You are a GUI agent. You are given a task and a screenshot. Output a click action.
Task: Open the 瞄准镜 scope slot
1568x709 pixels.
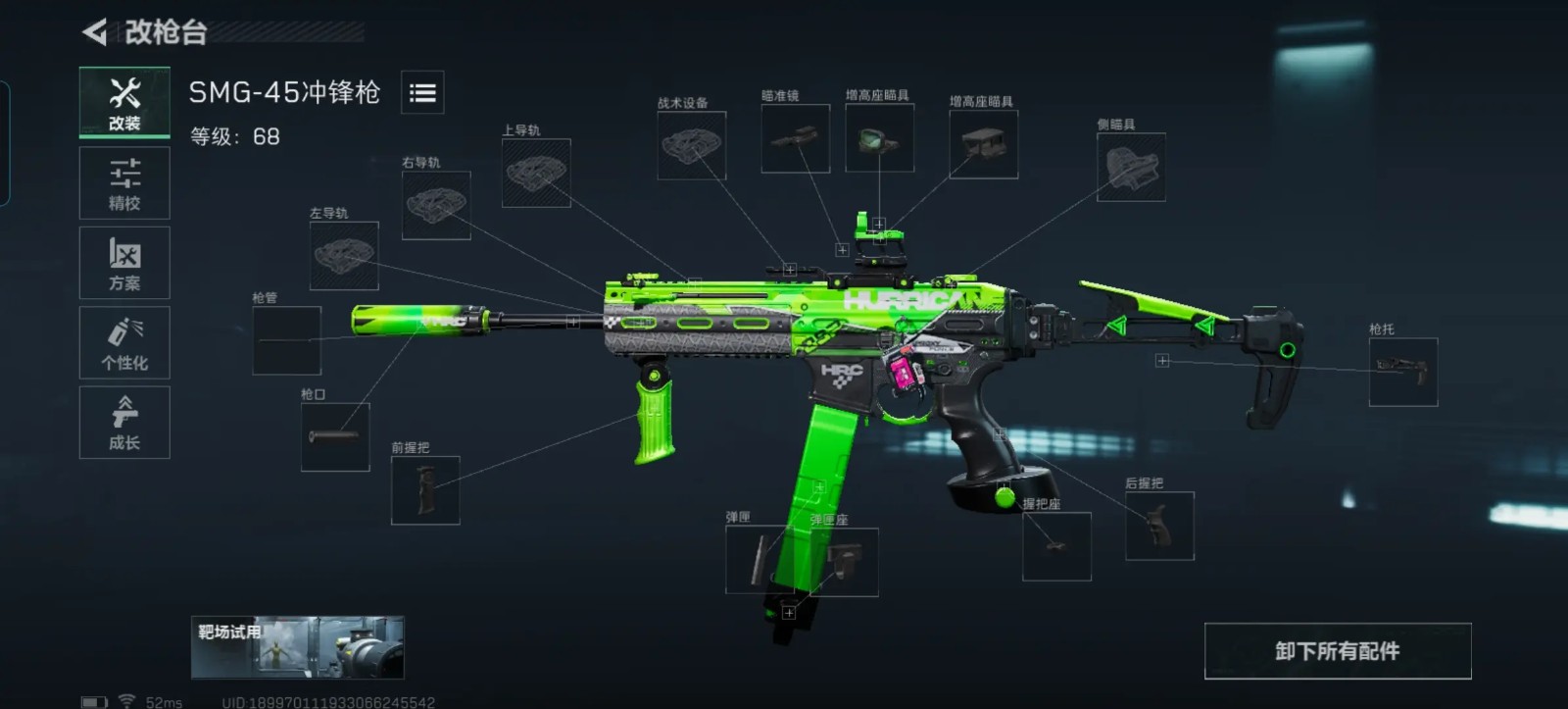pyautogui.click(x=795, y=139)
